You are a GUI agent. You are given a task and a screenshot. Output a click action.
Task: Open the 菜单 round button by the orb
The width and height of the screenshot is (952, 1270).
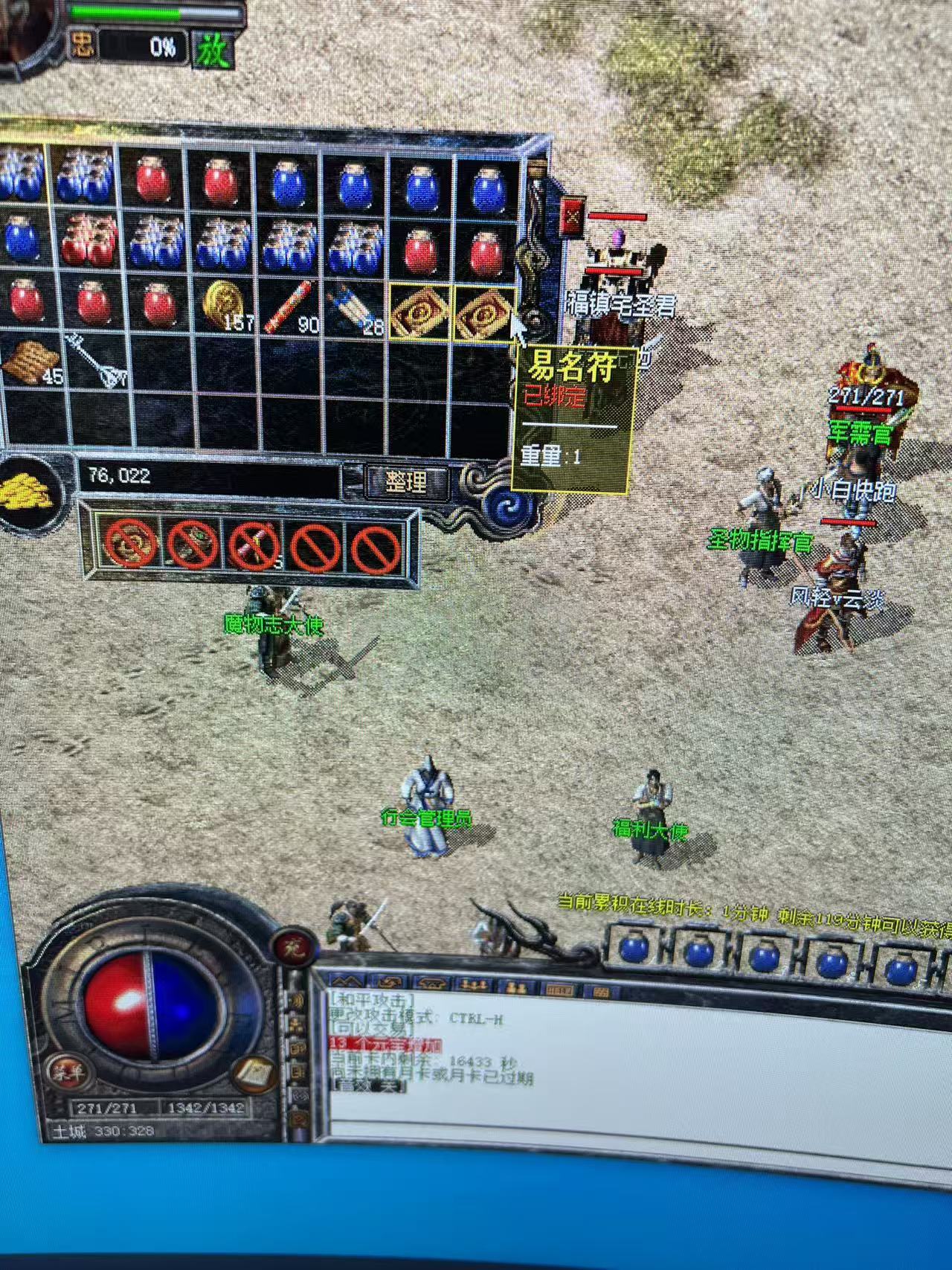click(x=69, y=1071)
